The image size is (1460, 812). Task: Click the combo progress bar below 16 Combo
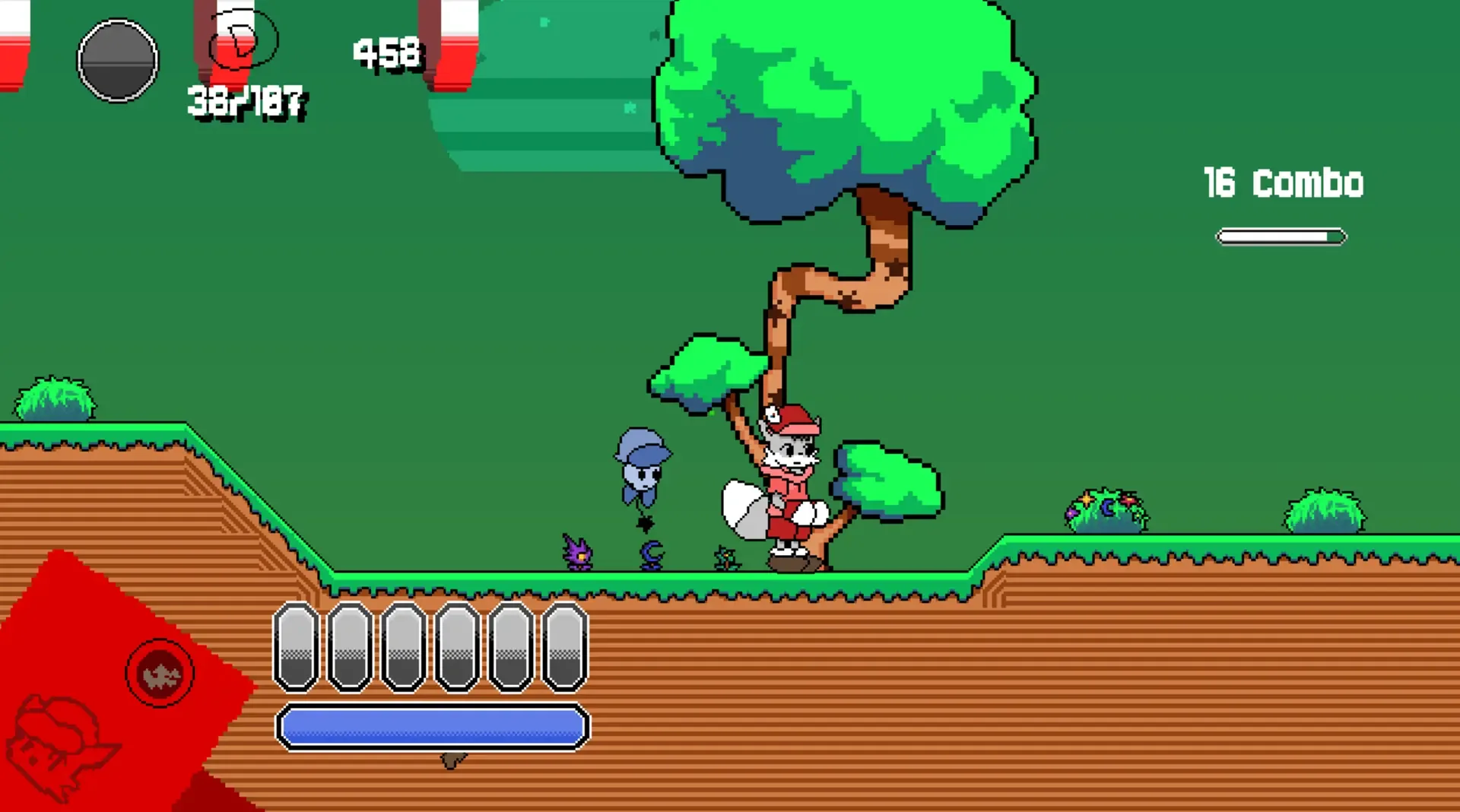pyautogui.click(x=1281, y=236)
